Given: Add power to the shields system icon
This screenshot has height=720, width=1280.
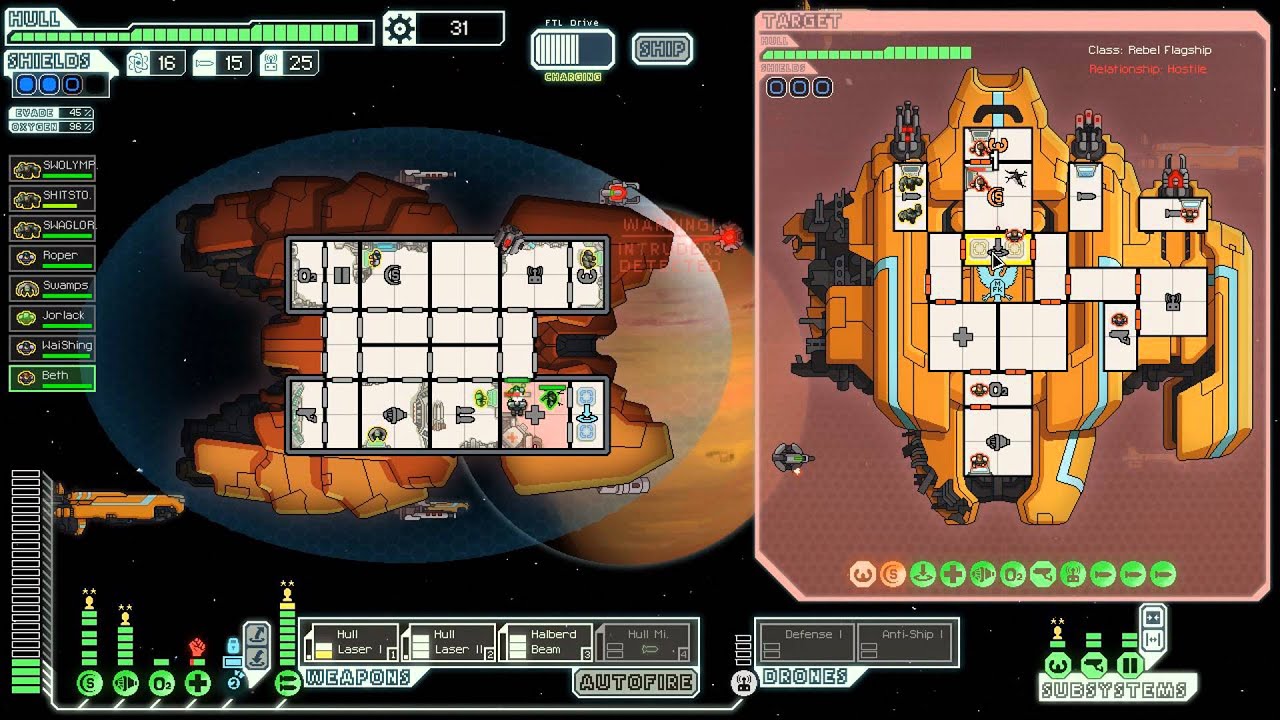Looking at the screenshot, I should click(90, 684).
